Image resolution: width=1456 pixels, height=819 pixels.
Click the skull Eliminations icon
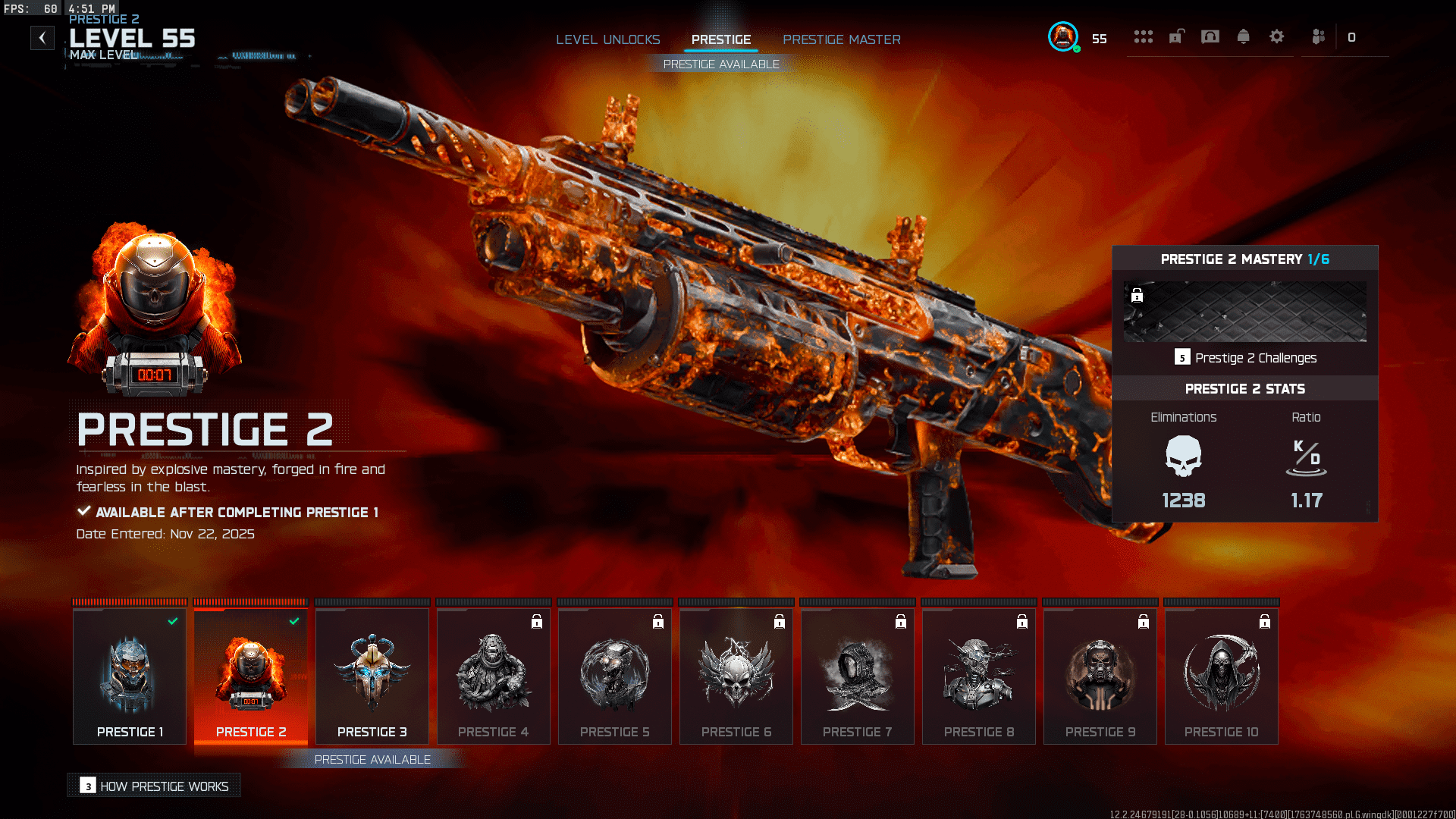(x=1183, y=457)
